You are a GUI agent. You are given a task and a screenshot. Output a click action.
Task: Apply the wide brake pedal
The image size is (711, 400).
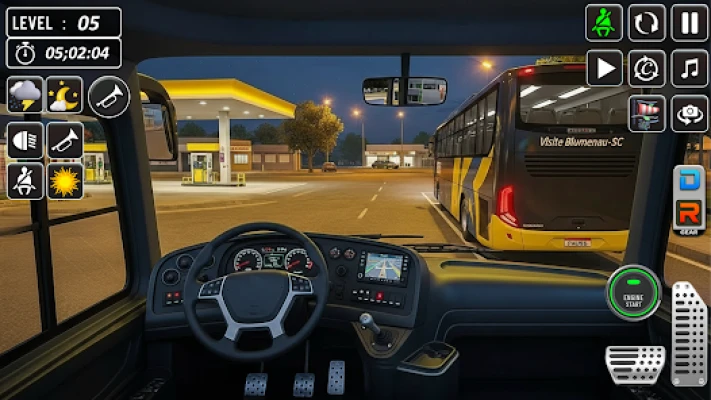point(635,364)
